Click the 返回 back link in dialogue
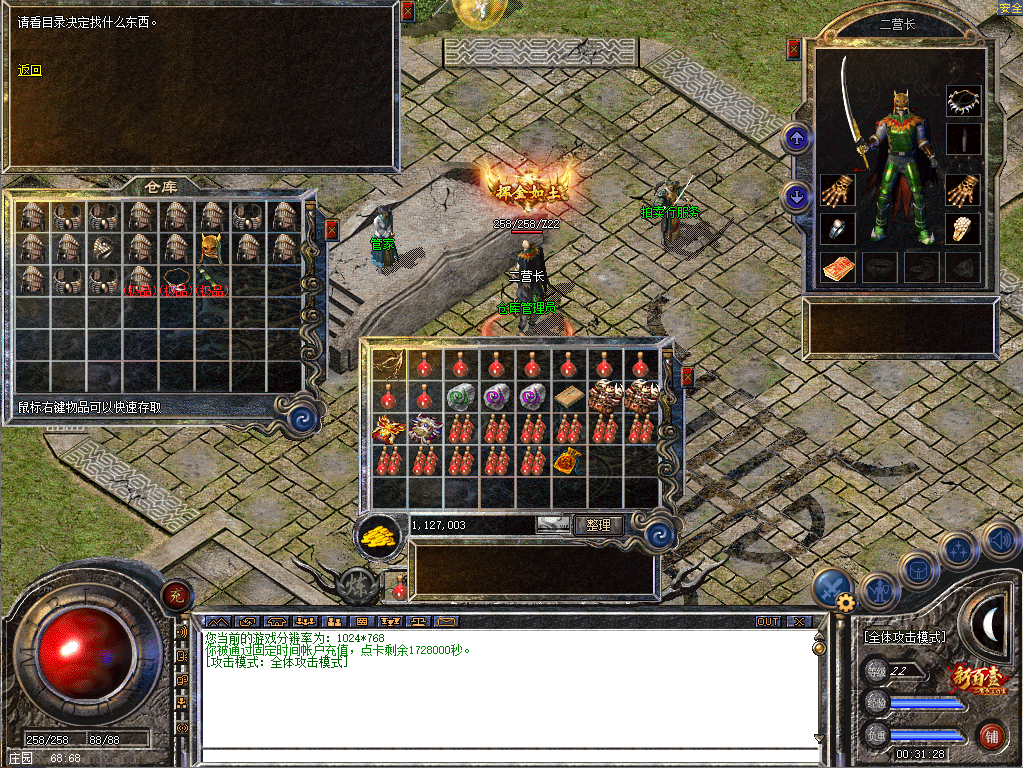This screenshot has width=1023, height=768. pyautogui.click(x=30, y=70)
